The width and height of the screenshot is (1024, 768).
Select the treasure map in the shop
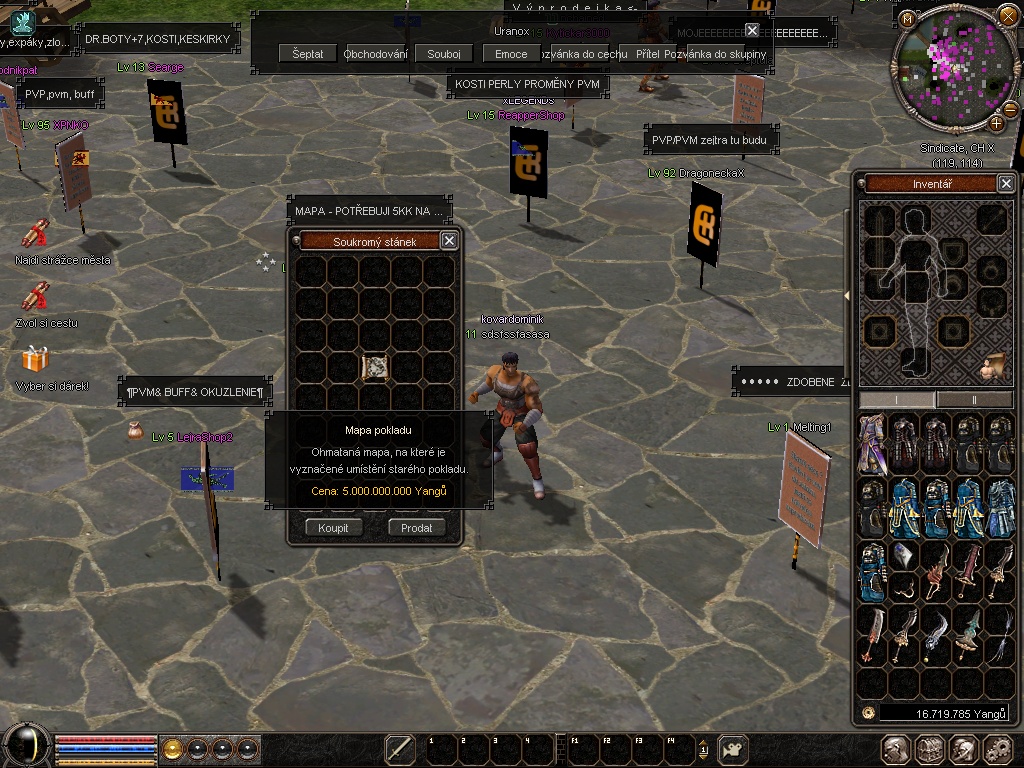tap(375, 367)
